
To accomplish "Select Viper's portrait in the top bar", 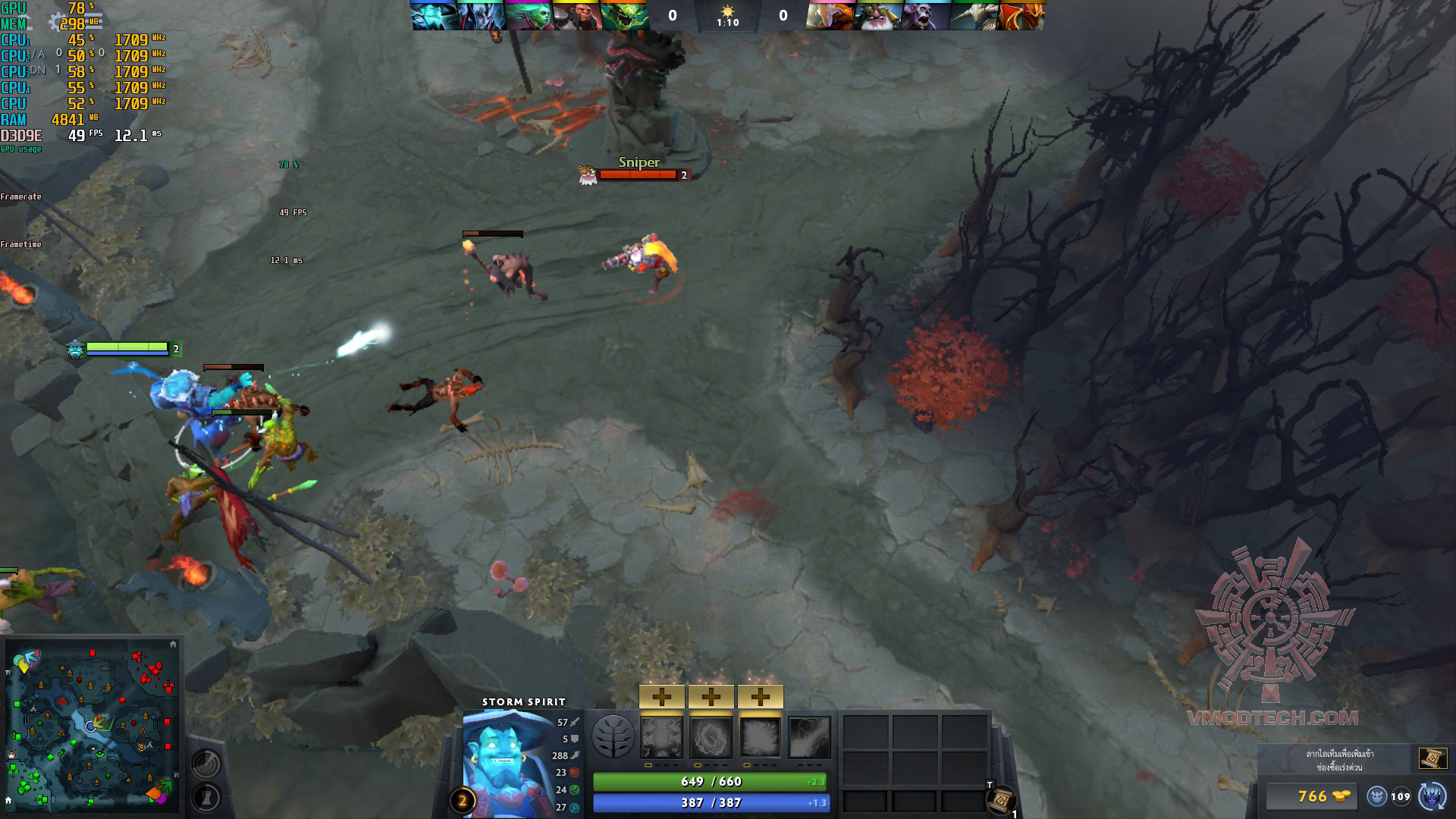I will (x=624, y=16).
